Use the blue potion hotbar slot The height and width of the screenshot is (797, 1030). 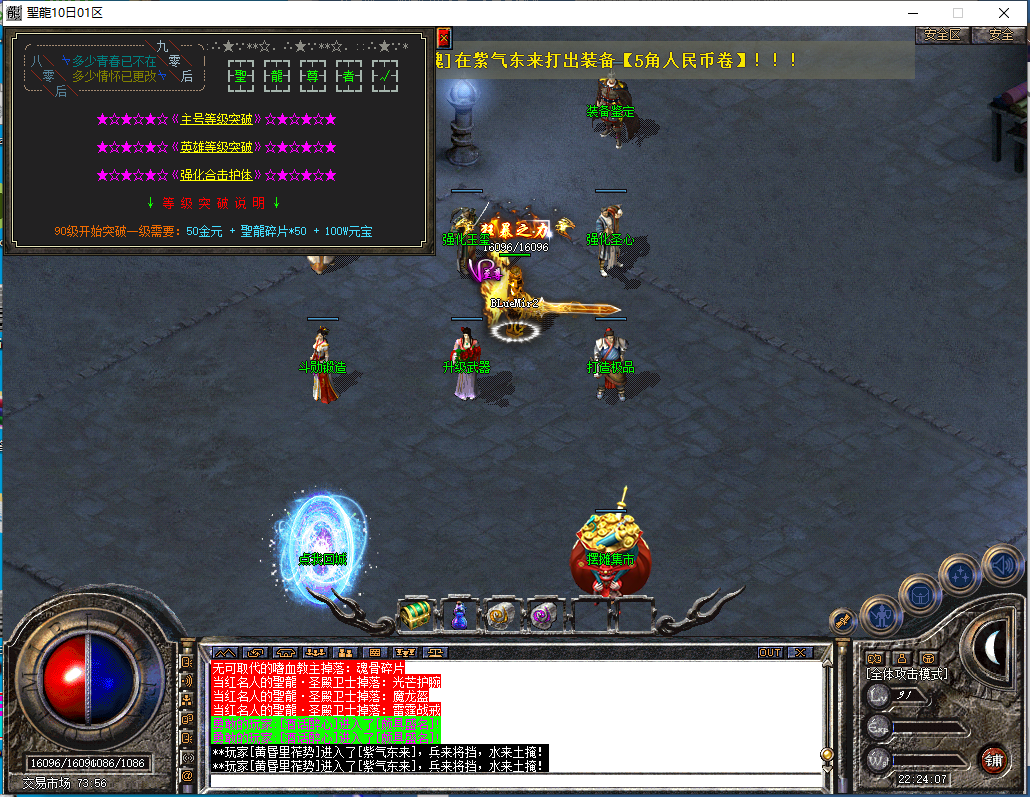click(x=459, y=616)
